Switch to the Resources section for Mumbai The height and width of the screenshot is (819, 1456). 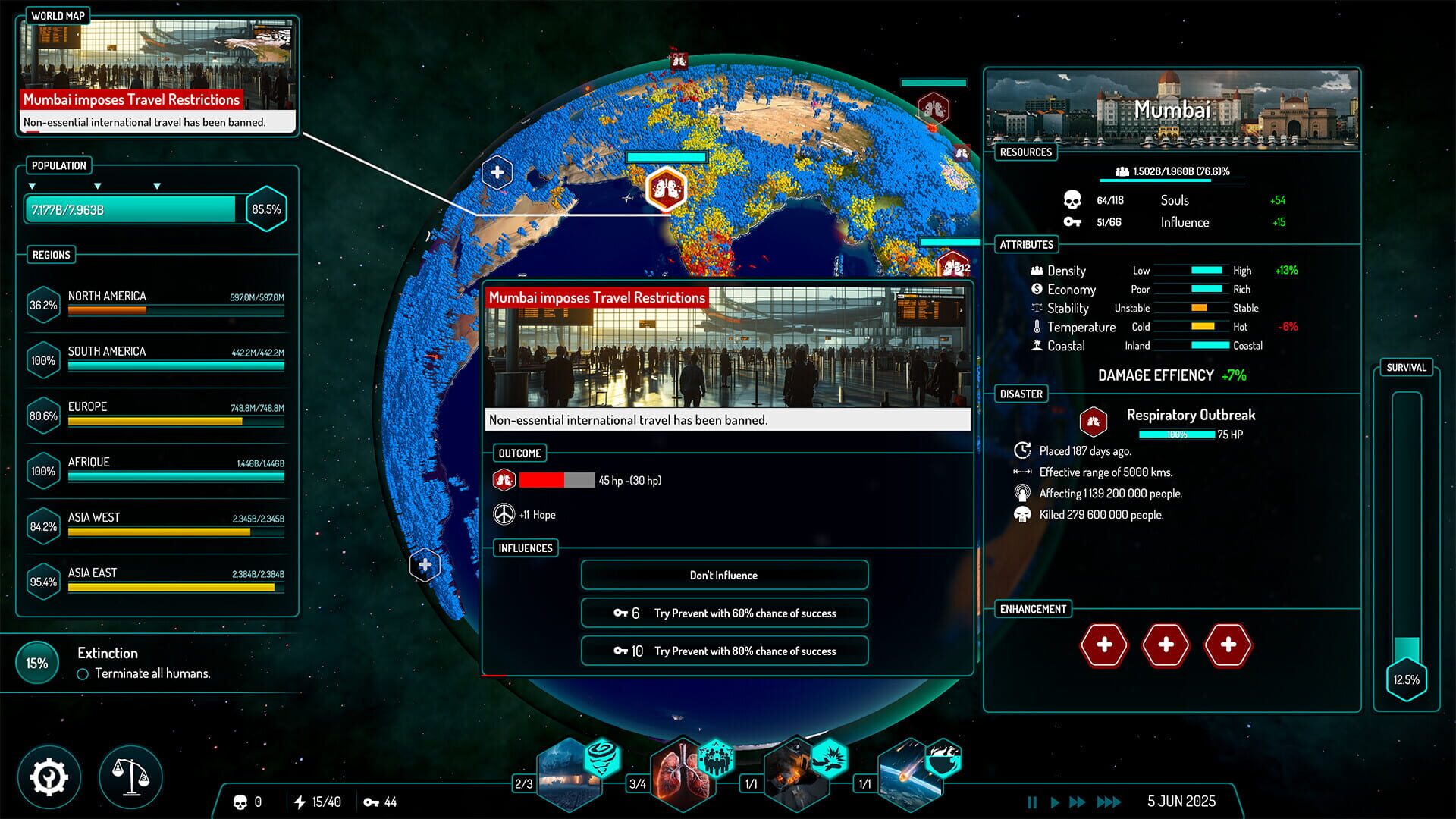click(1028, 152)
